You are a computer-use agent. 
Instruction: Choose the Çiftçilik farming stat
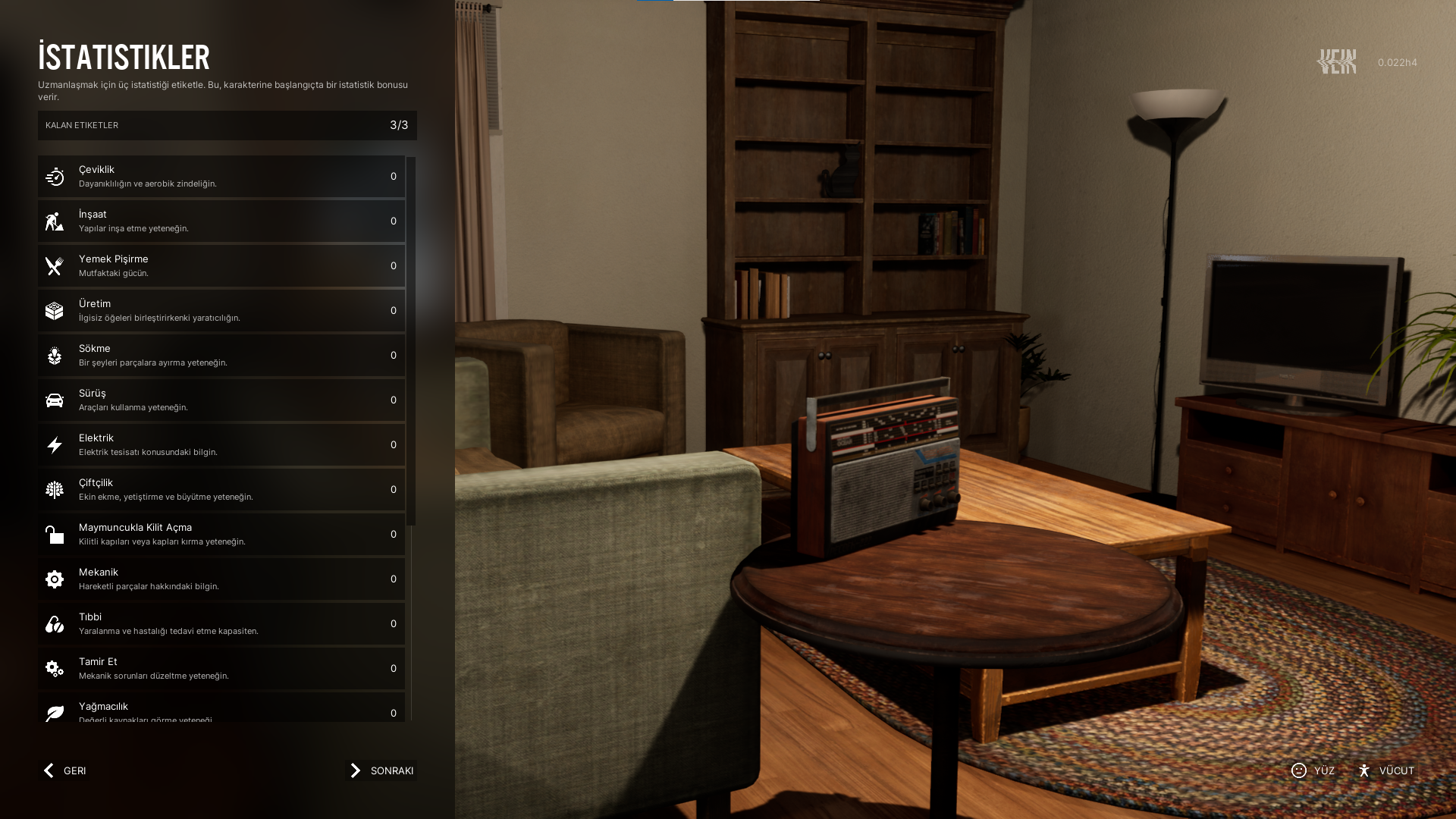tap(221, 490)
